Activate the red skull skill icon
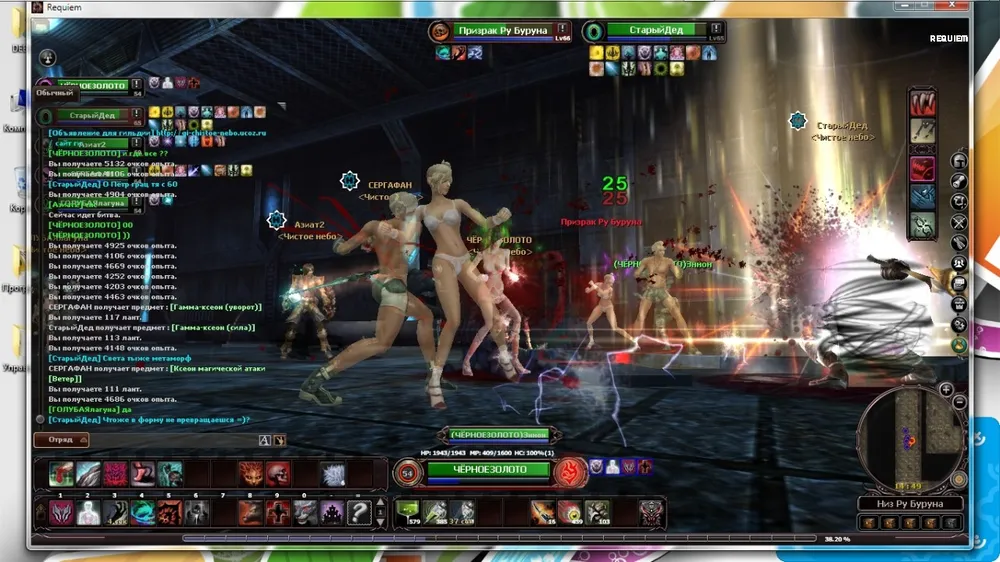This screenshot has height=562, width=1000. pos(277,474)
